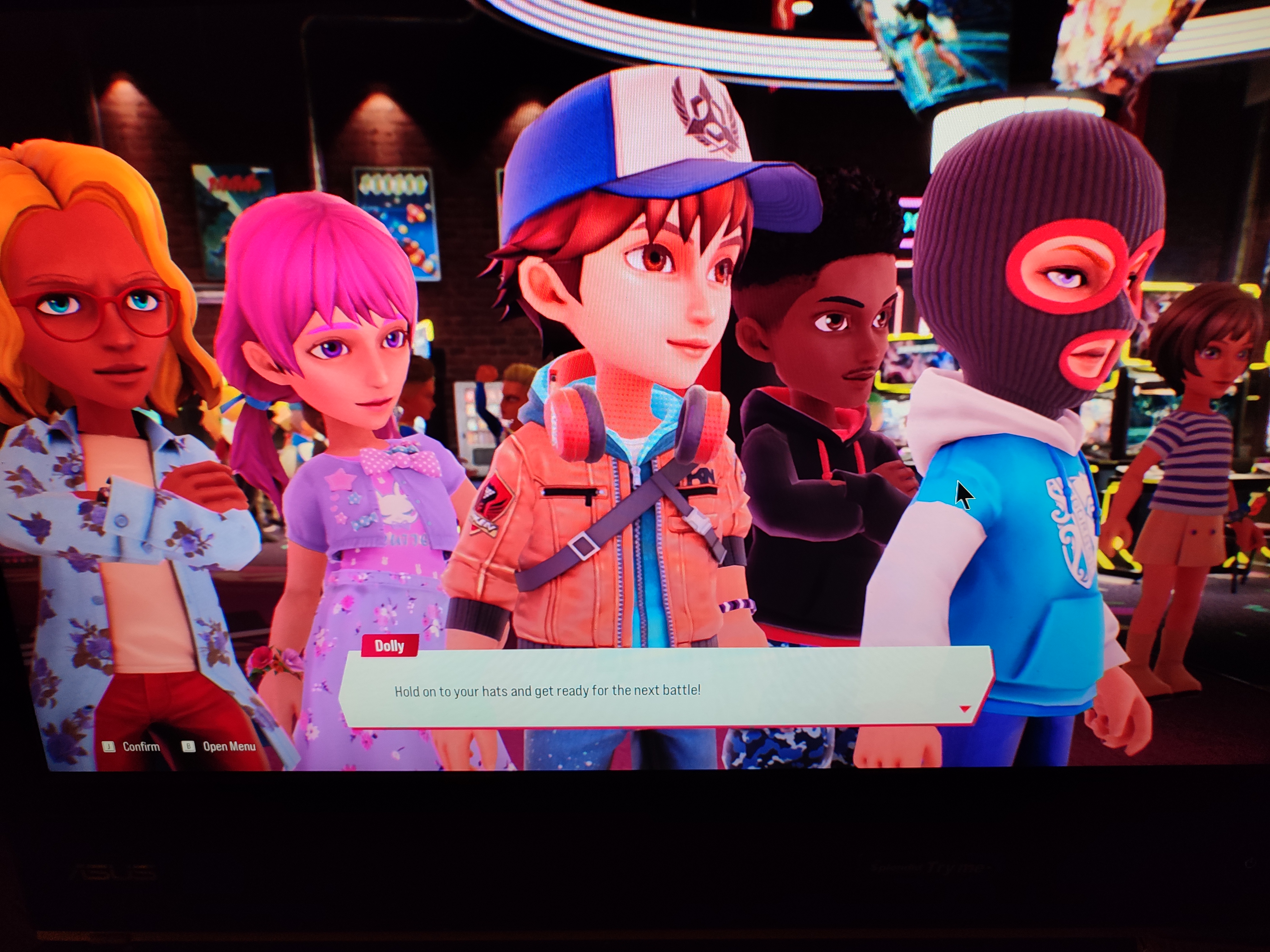Click the red continue arrow in dialogue

click(x=965, y=709)
